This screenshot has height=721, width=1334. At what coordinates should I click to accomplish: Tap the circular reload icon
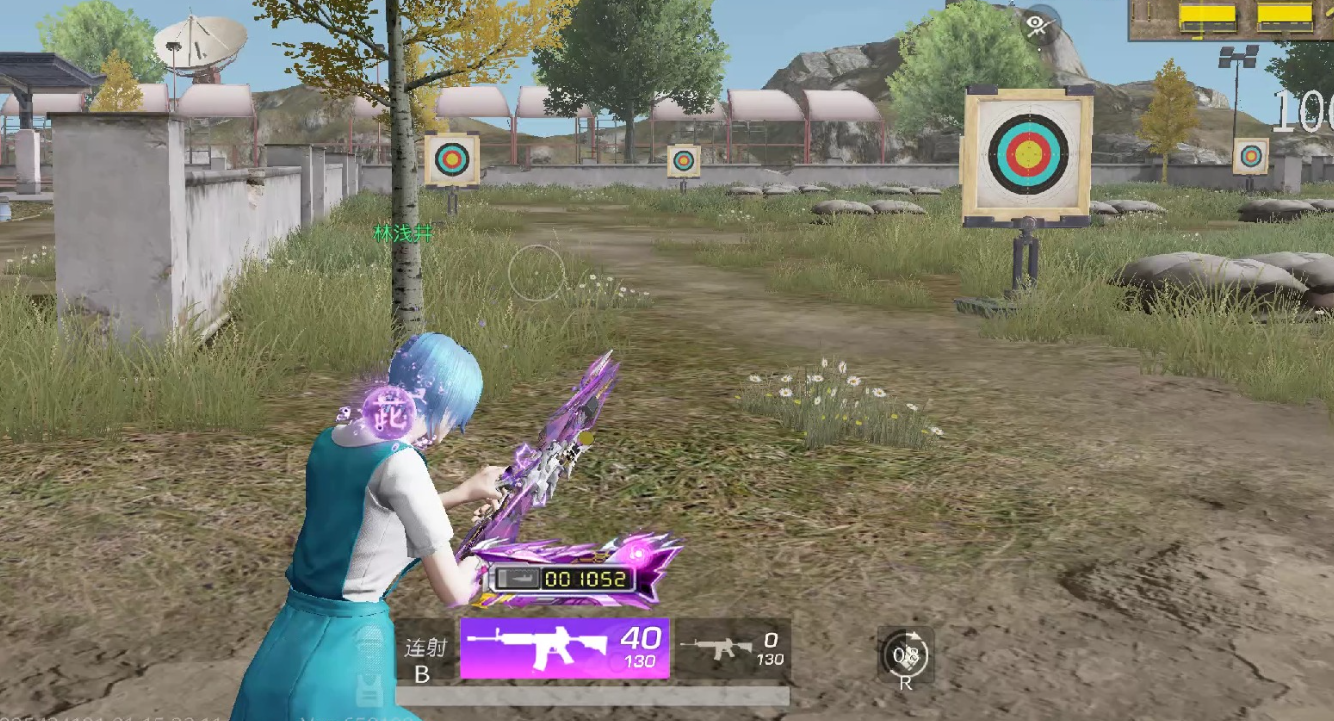point(906,656)
